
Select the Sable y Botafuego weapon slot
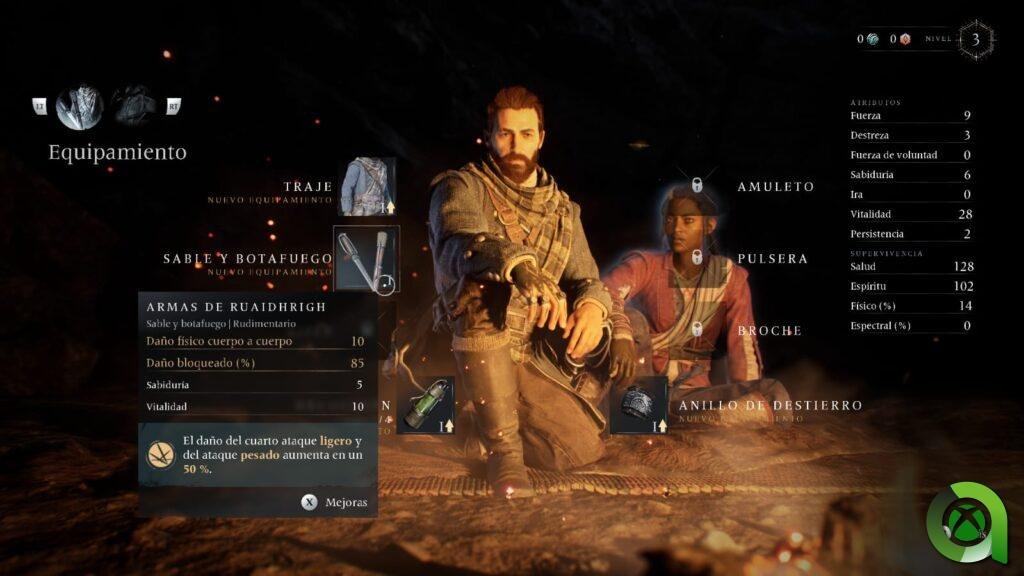(366, 259)
